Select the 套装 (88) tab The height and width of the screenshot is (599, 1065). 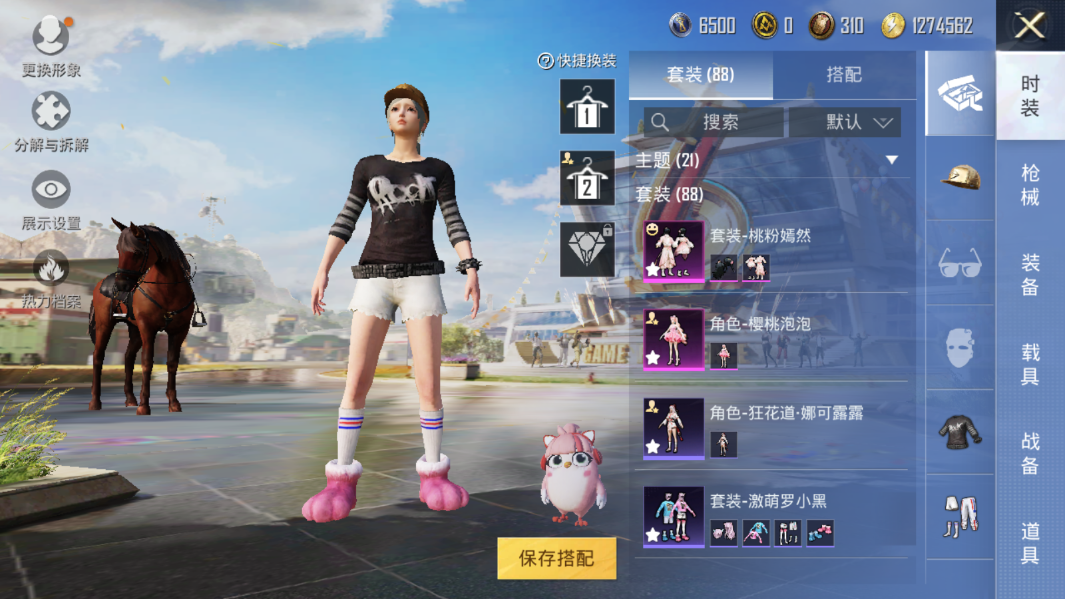point(700,75)
